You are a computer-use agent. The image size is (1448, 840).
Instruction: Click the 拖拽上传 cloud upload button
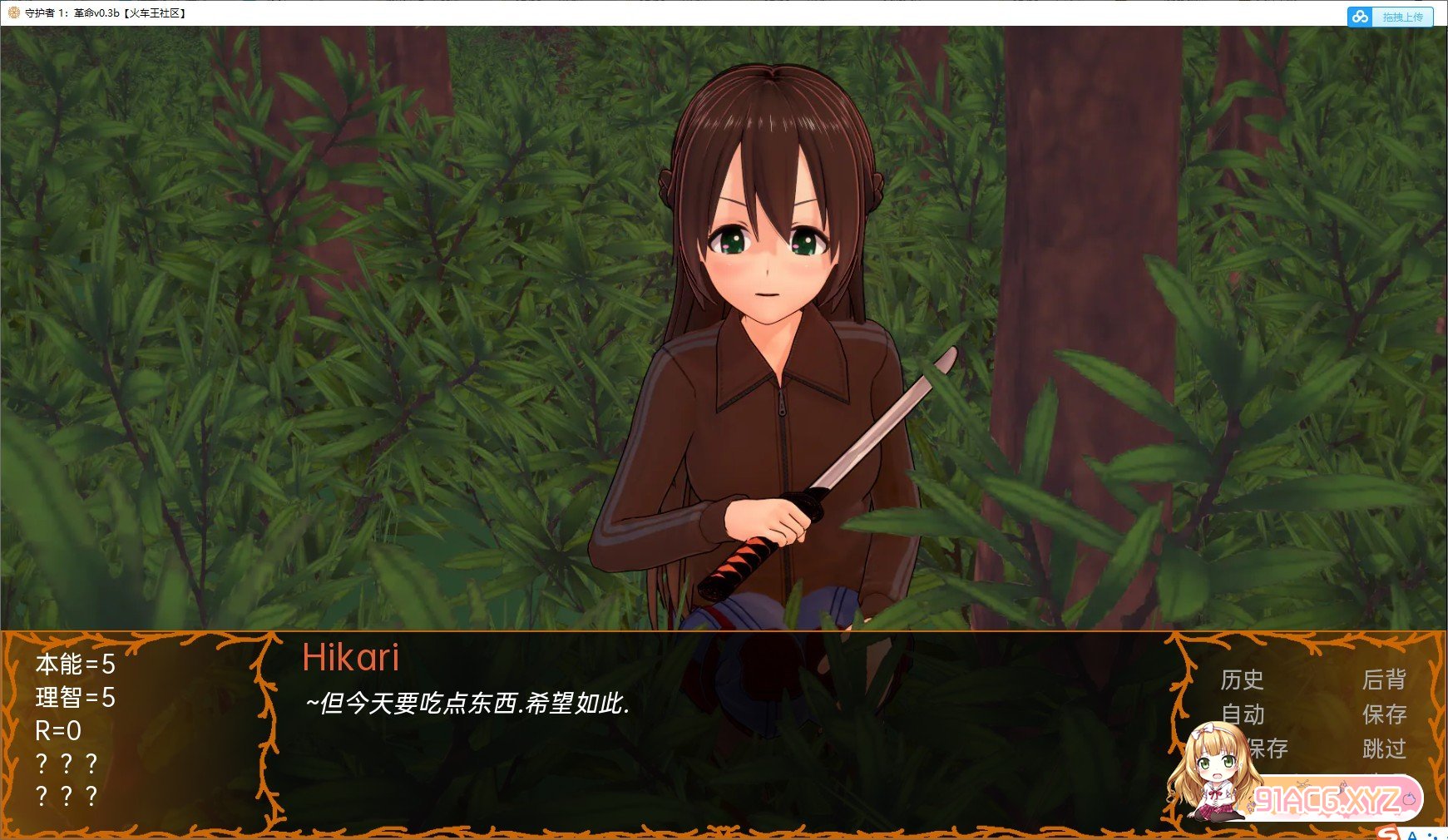(x=1390, y=17)
